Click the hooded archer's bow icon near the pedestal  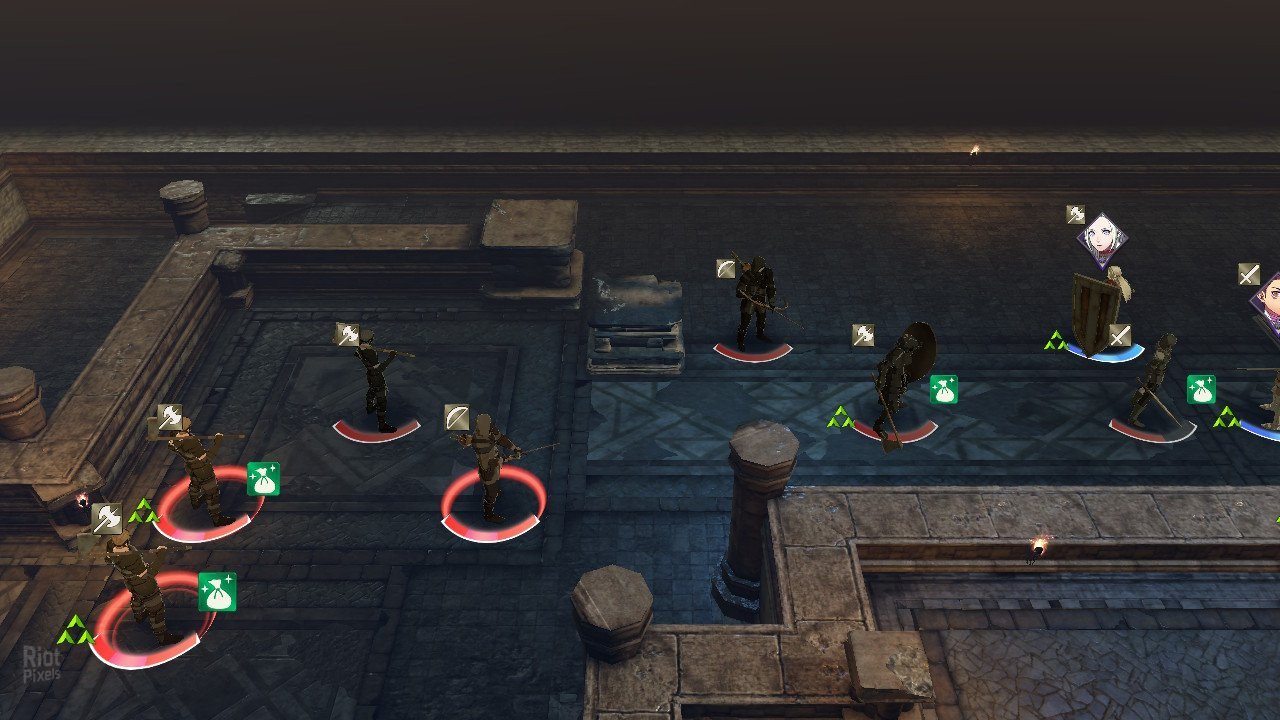tap(726, 268)
